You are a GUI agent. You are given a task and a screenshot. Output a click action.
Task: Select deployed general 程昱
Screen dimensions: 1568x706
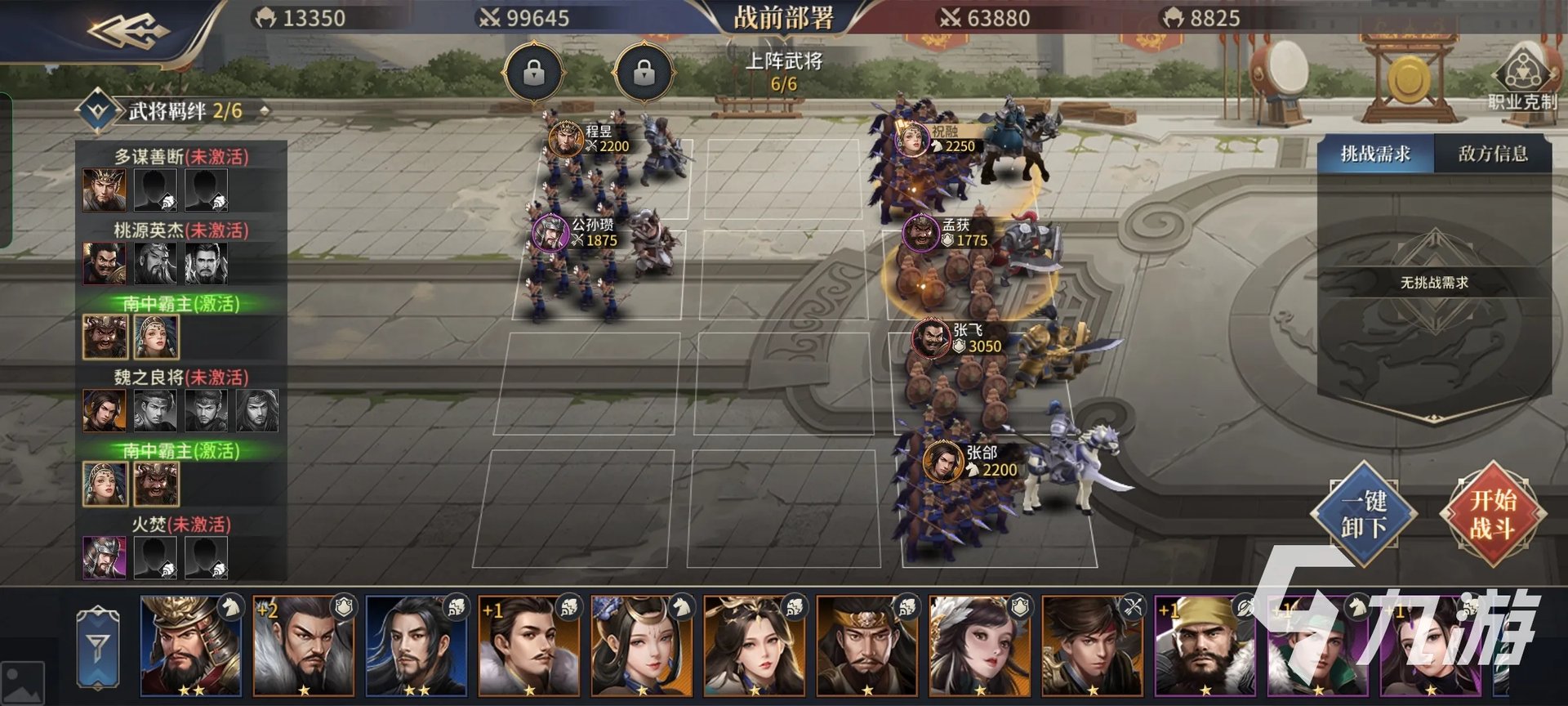pyautogui.click(x=565, y=138)
